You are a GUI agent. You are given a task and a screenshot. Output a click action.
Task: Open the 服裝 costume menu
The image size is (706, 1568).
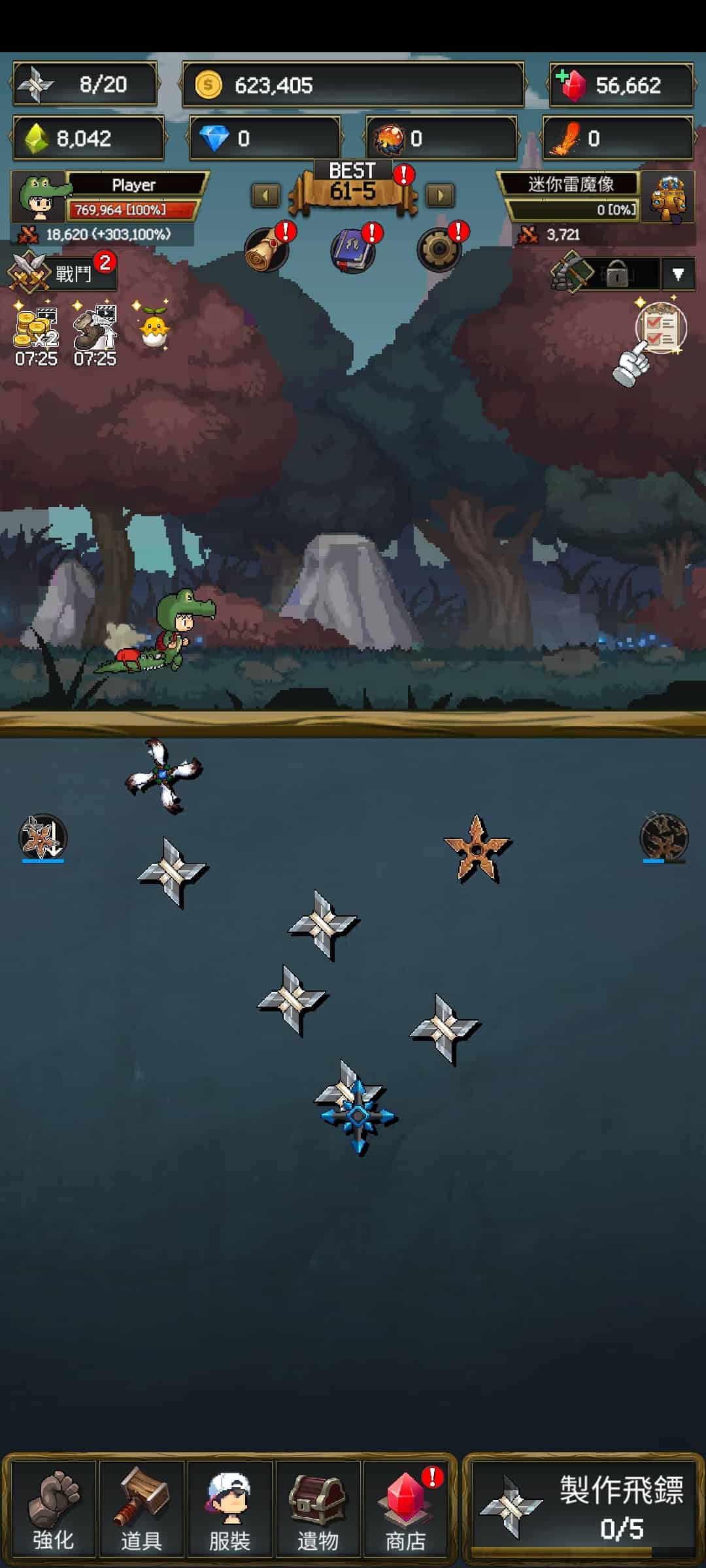coord(229,1509)
